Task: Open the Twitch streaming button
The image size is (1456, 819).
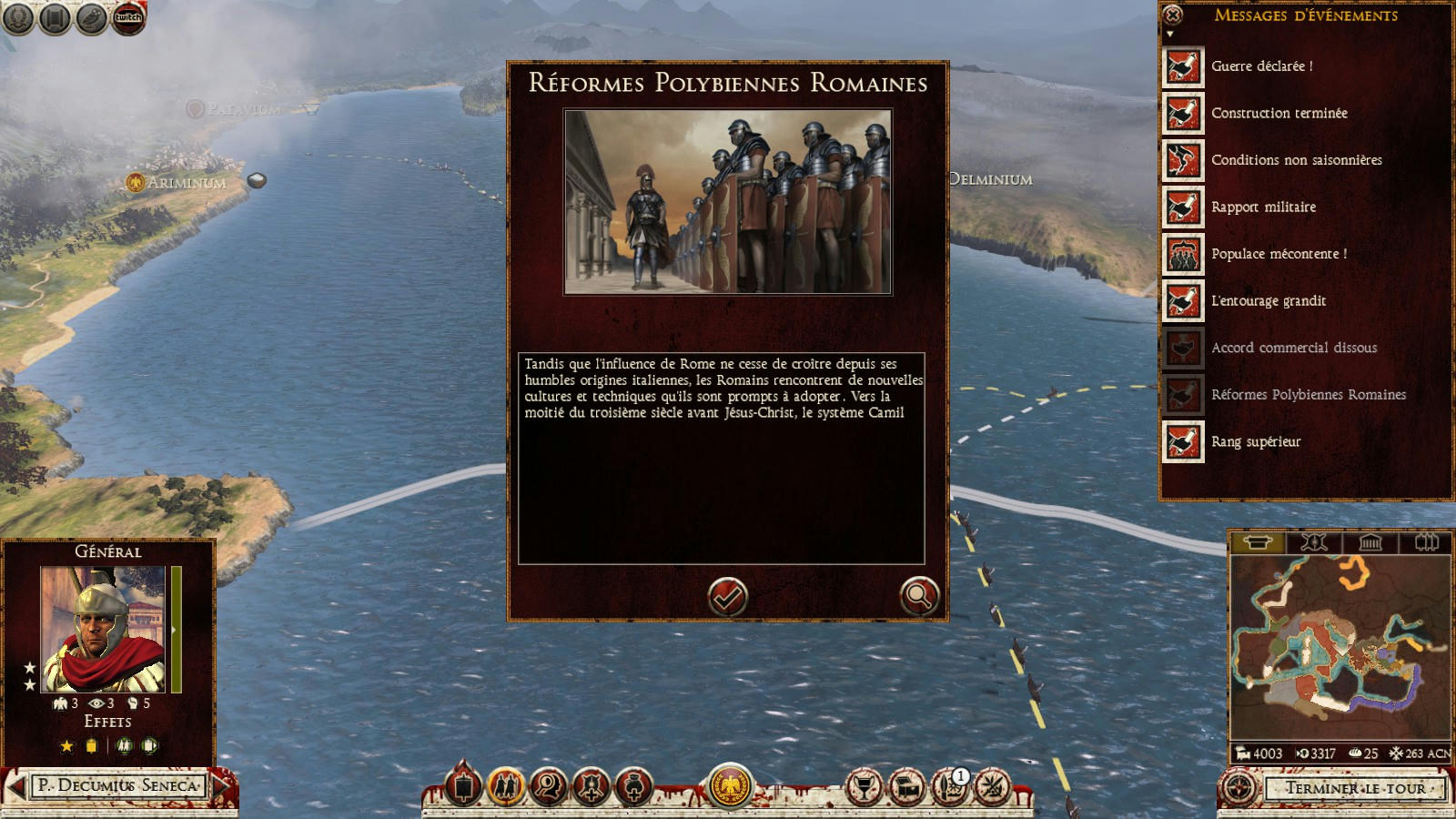Action: pos(128,18)
